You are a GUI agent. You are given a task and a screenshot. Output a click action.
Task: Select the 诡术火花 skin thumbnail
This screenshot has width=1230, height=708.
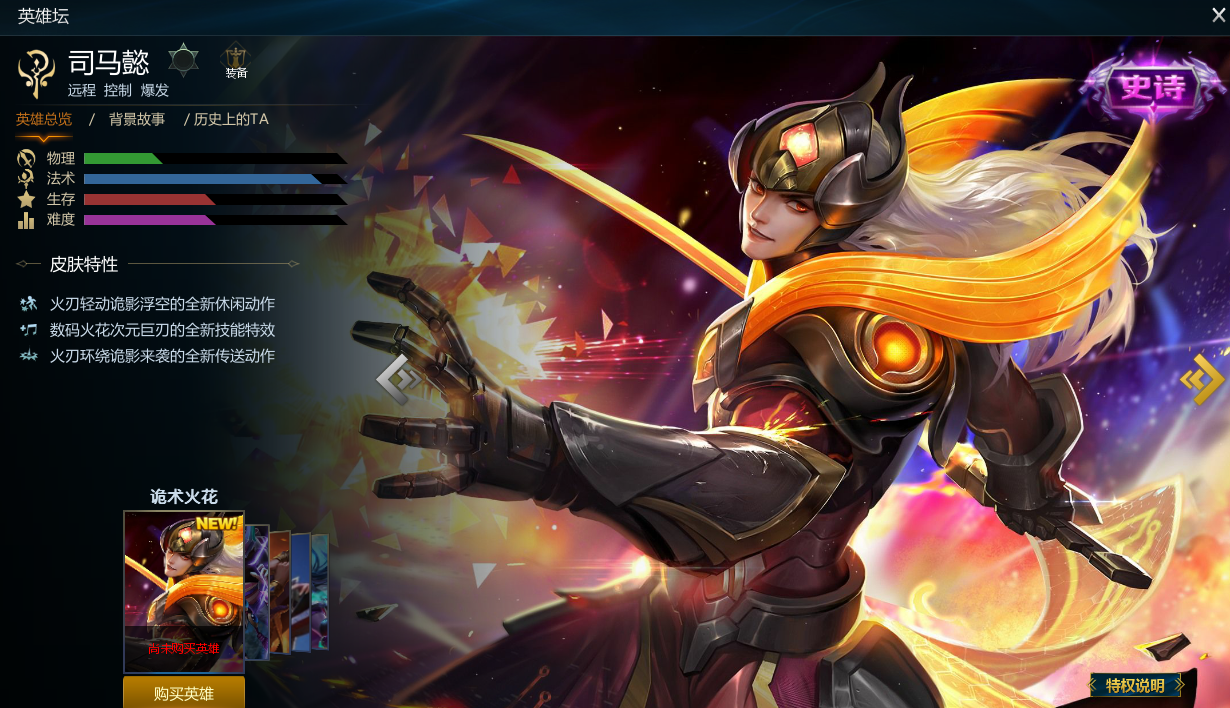click(x=184, y=591)
